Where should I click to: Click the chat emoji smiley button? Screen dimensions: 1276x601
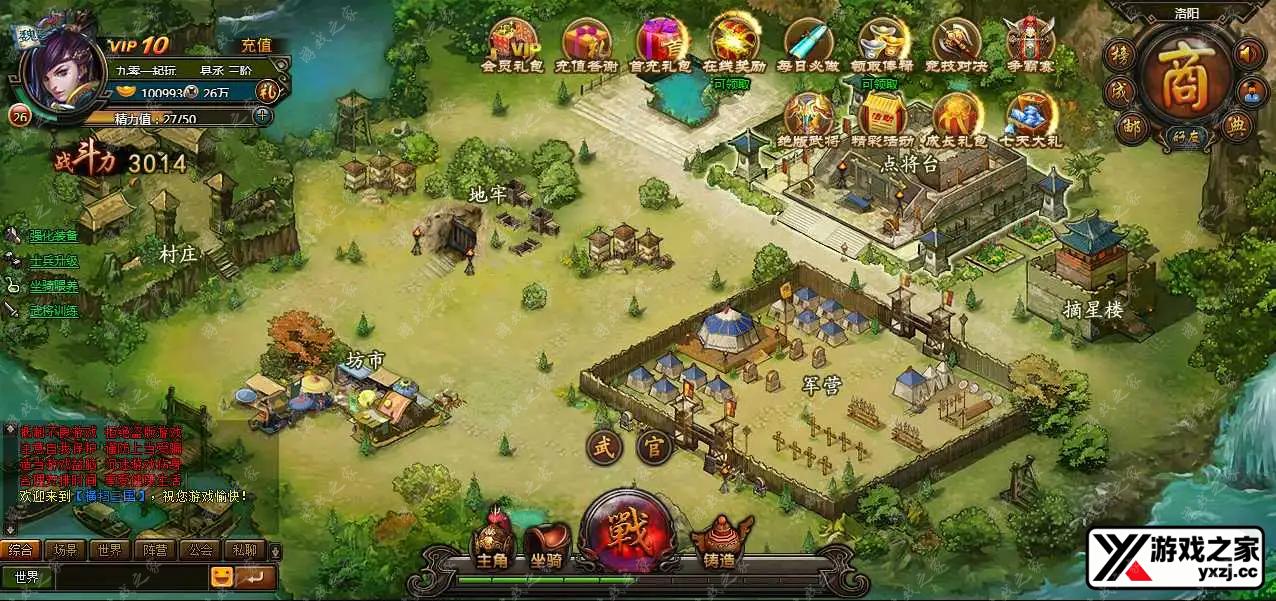[x=221, y=577]
